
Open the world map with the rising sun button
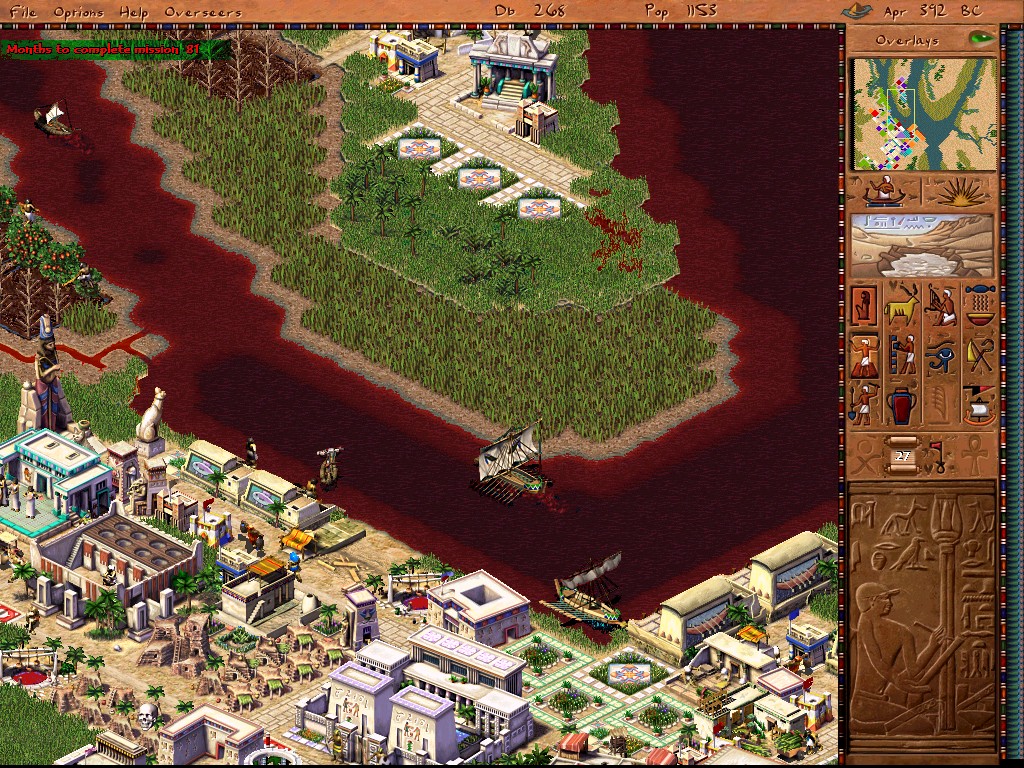tap(959, 191)
